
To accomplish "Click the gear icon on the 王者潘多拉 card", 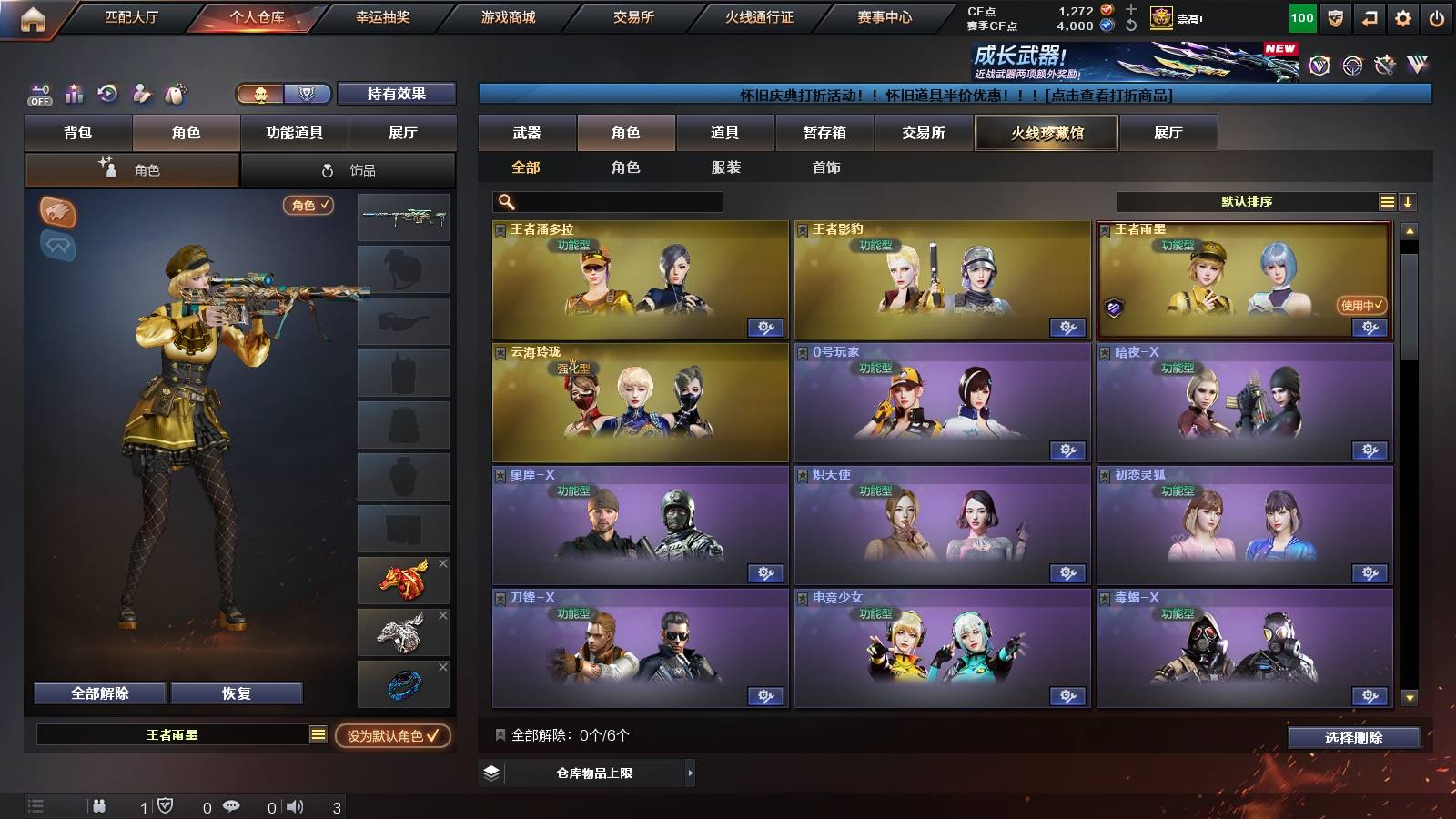I will pyautogui.click(x=766, y=326).
